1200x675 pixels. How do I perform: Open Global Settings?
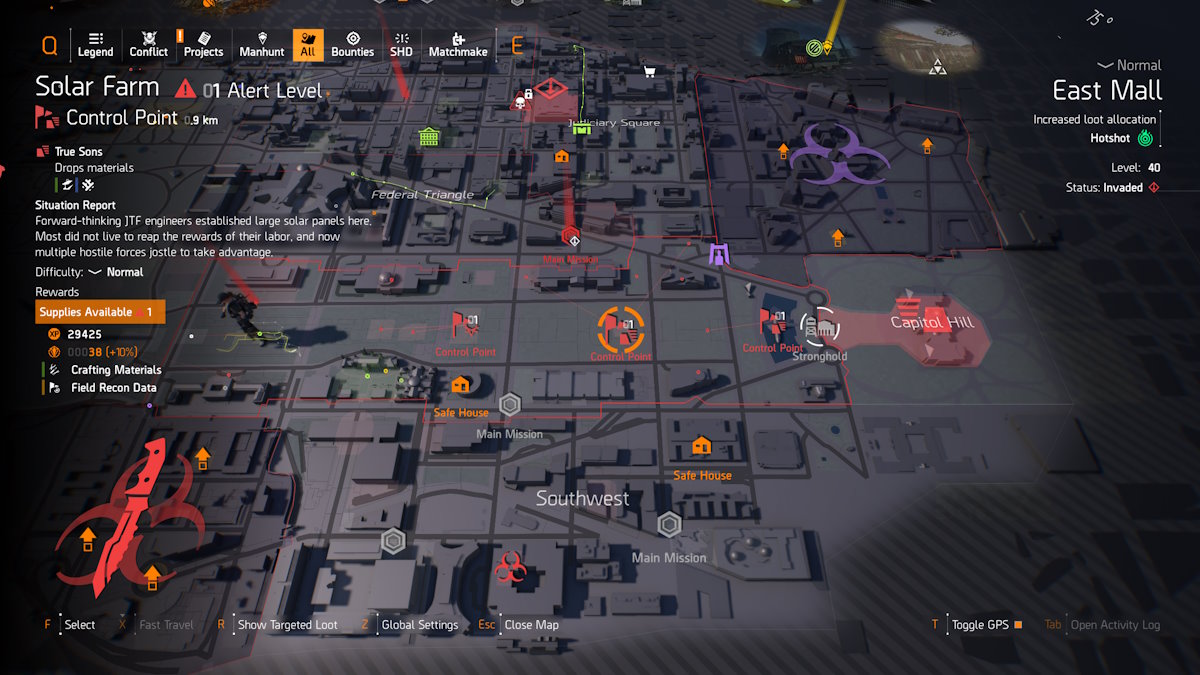coord(419,625)
